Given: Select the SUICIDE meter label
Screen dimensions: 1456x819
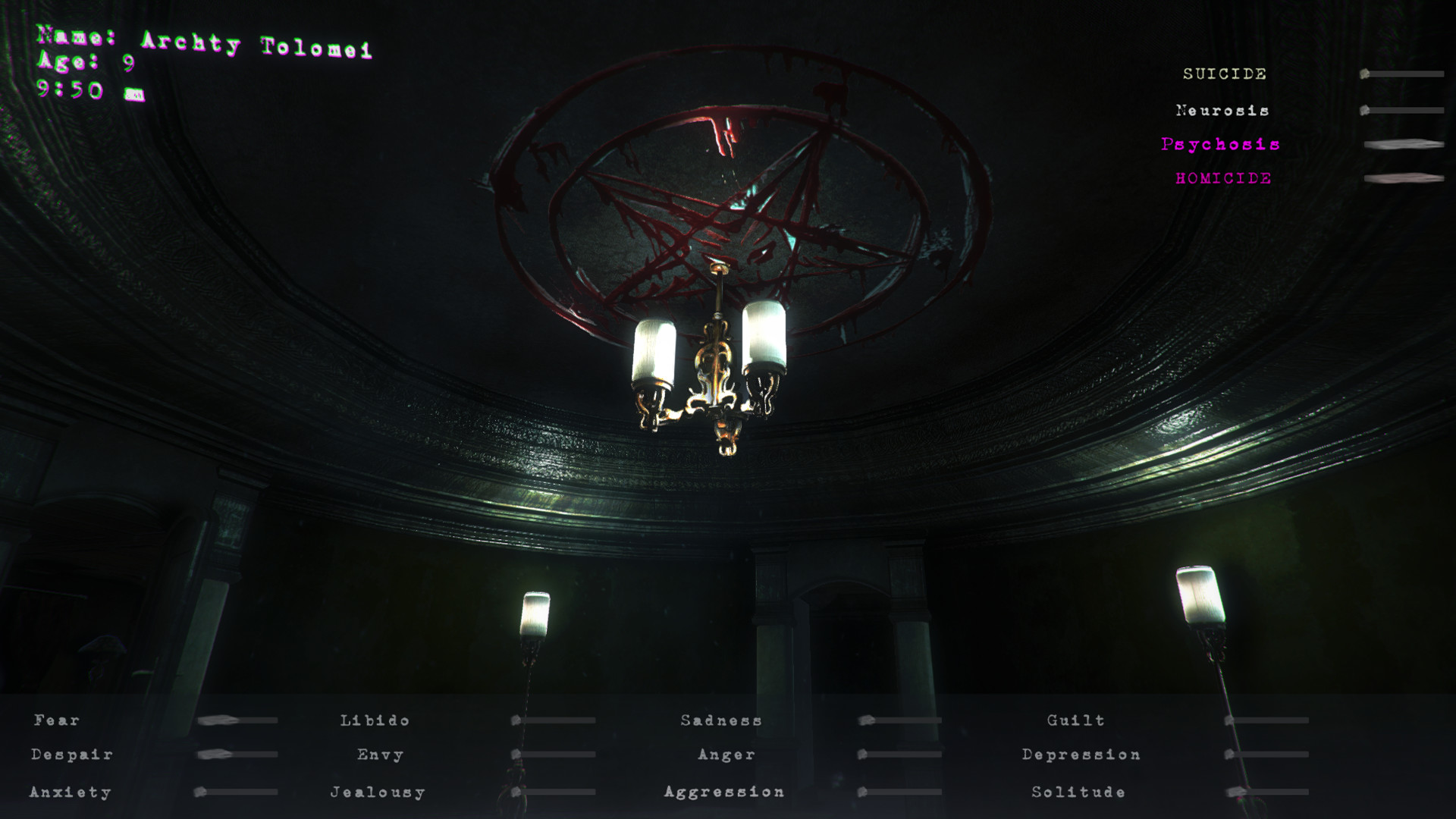Looking at the screenshot, I should coord(1223,74).
